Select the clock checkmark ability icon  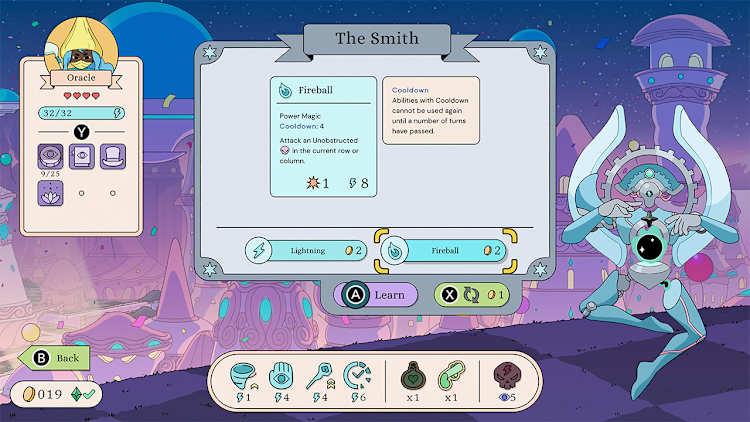[x=358, y=376]
